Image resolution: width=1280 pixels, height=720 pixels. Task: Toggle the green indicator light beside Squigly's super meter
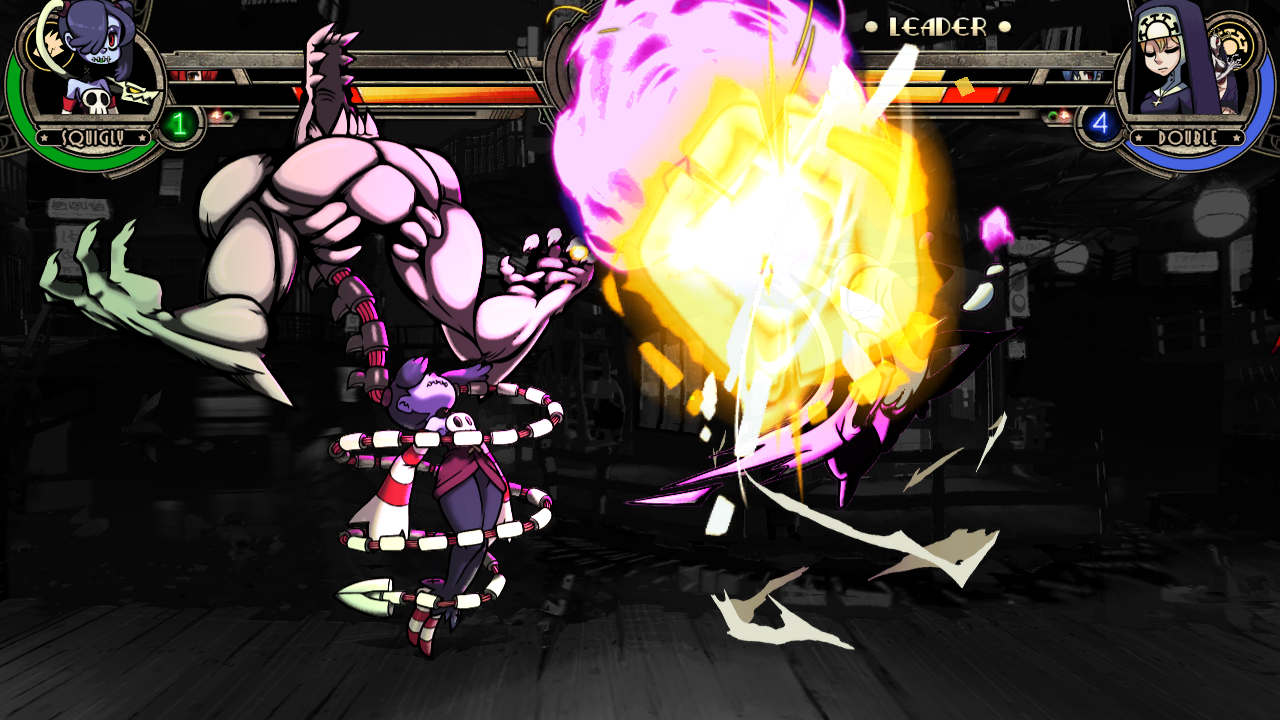coord(227,115)
